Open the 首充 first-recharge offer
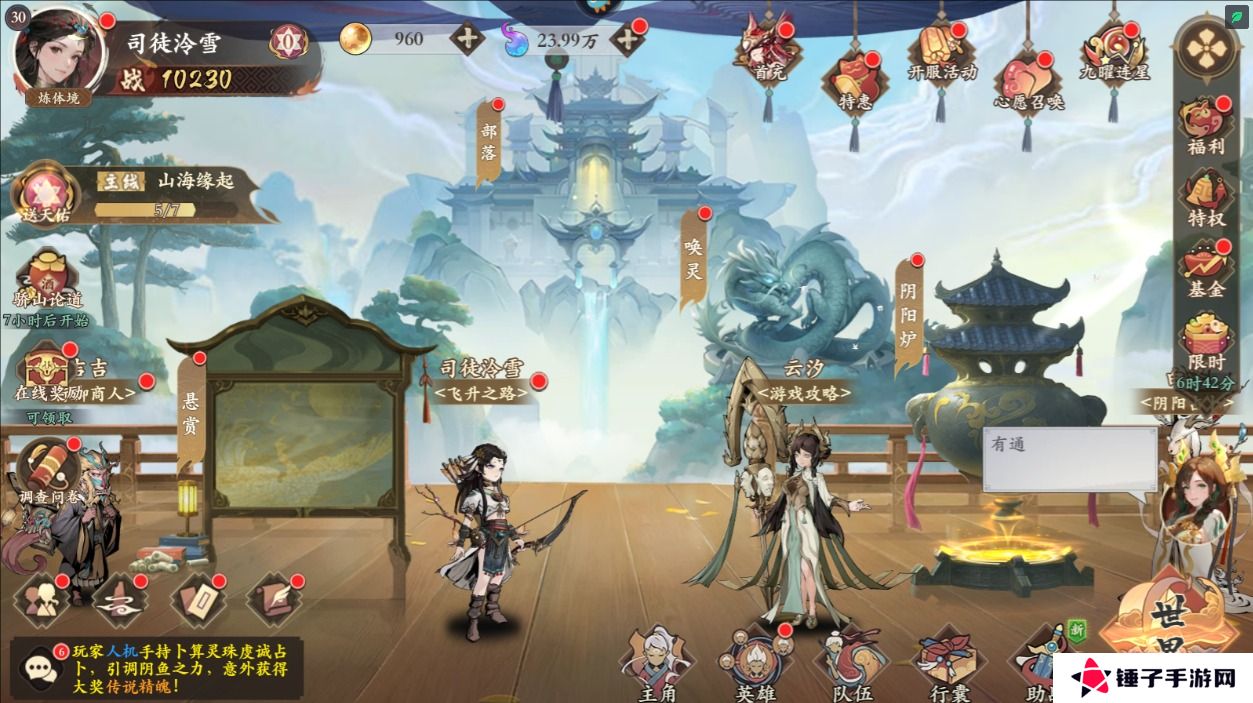1253x703 pixels. (x=768, y=52)
